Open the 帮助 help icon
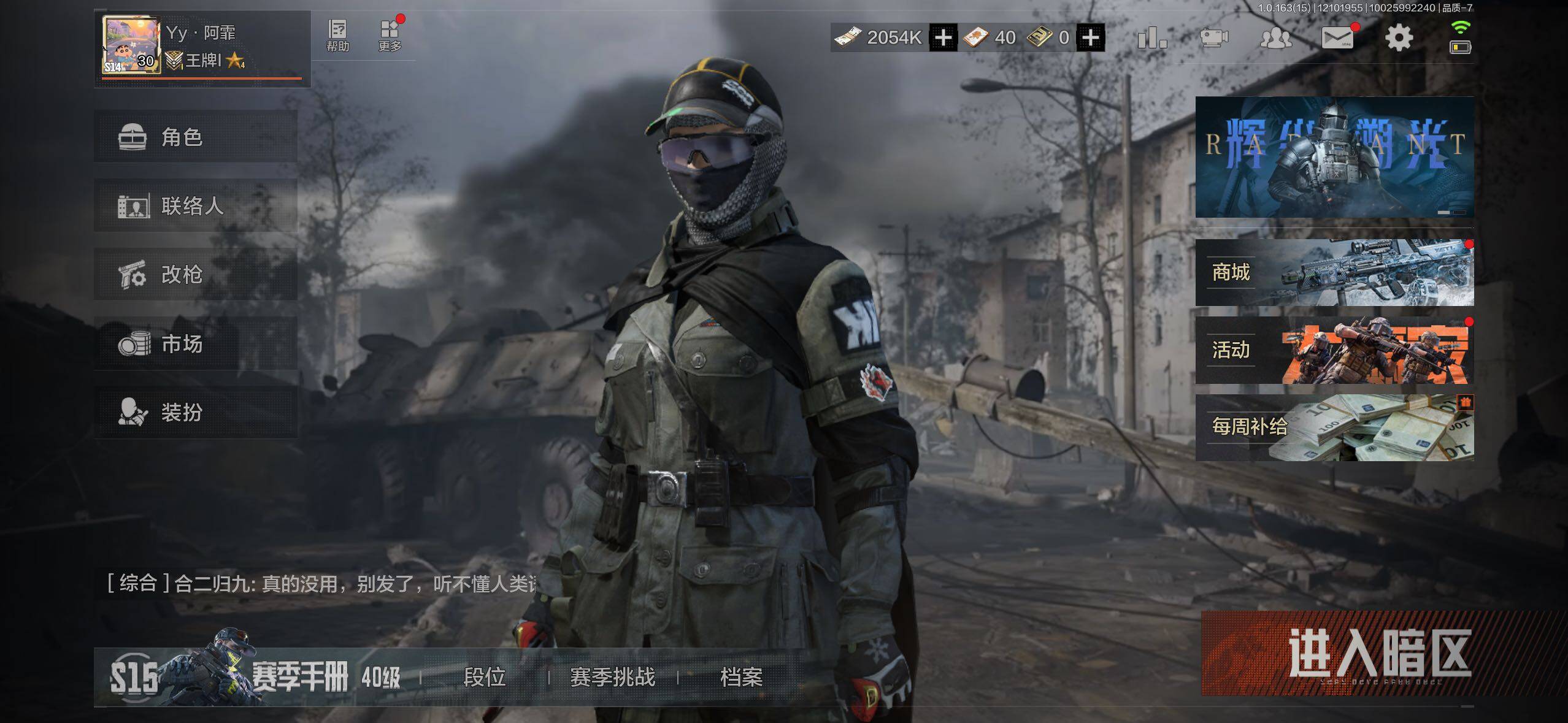The height and width of the screenshot is (723, 1568). [x=337, y=36]
